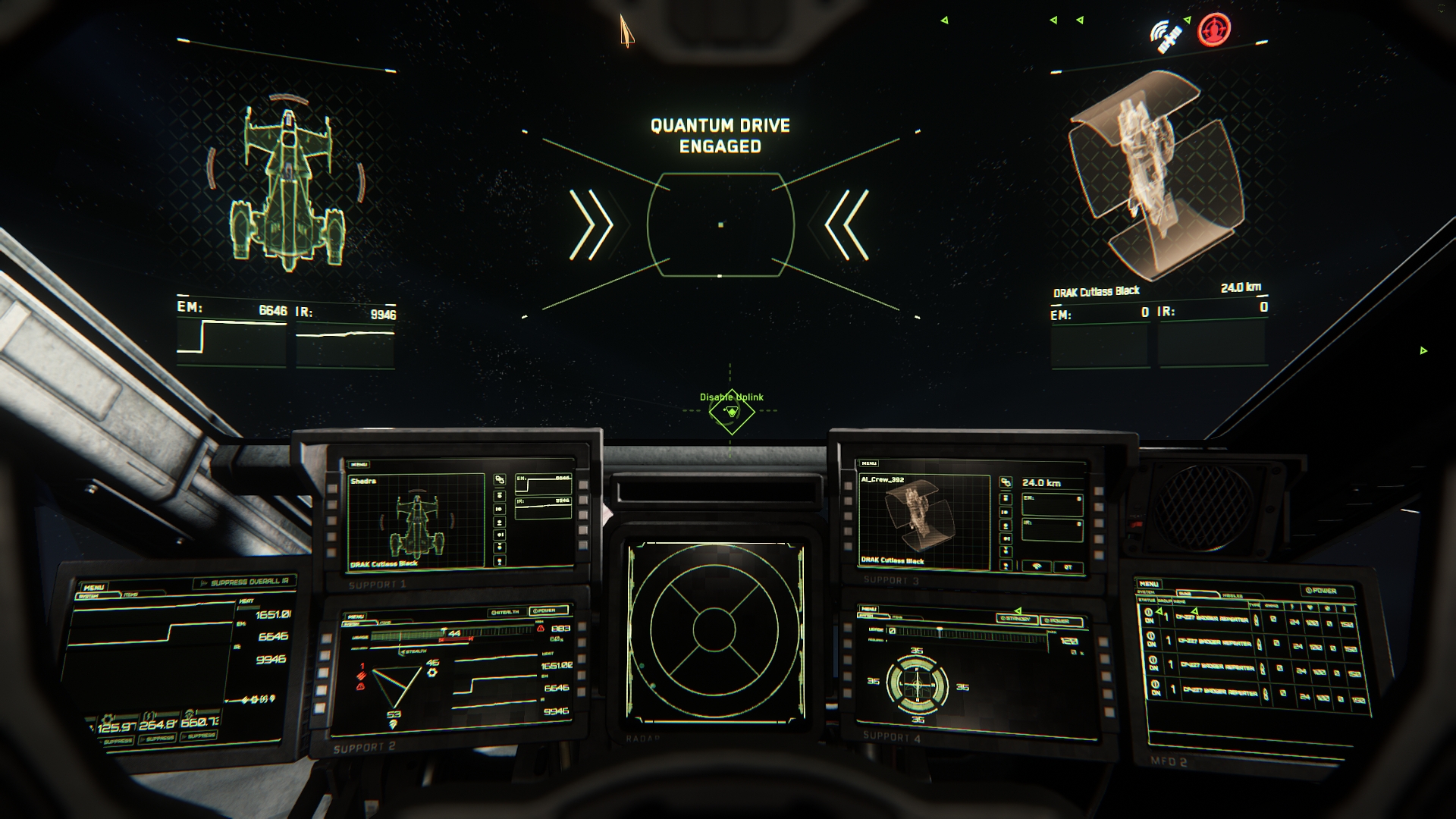Click the QT button on Support 3 display
The width and height of the screenshot is (1456, 819).
1068,566
